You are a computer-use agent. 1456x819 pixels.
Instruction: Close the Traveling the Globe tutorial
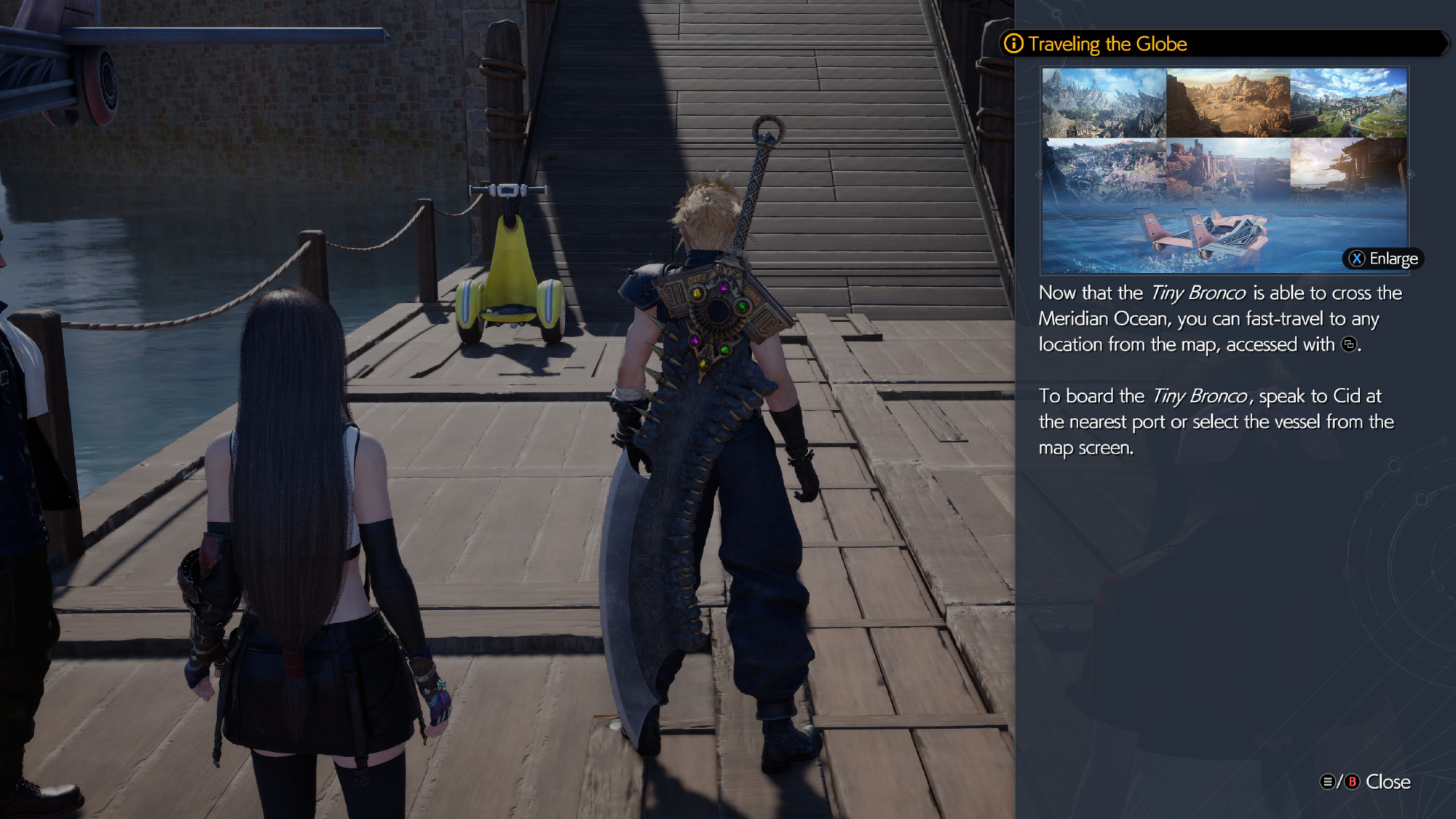pyautogui.click(x=1366, y=782)
